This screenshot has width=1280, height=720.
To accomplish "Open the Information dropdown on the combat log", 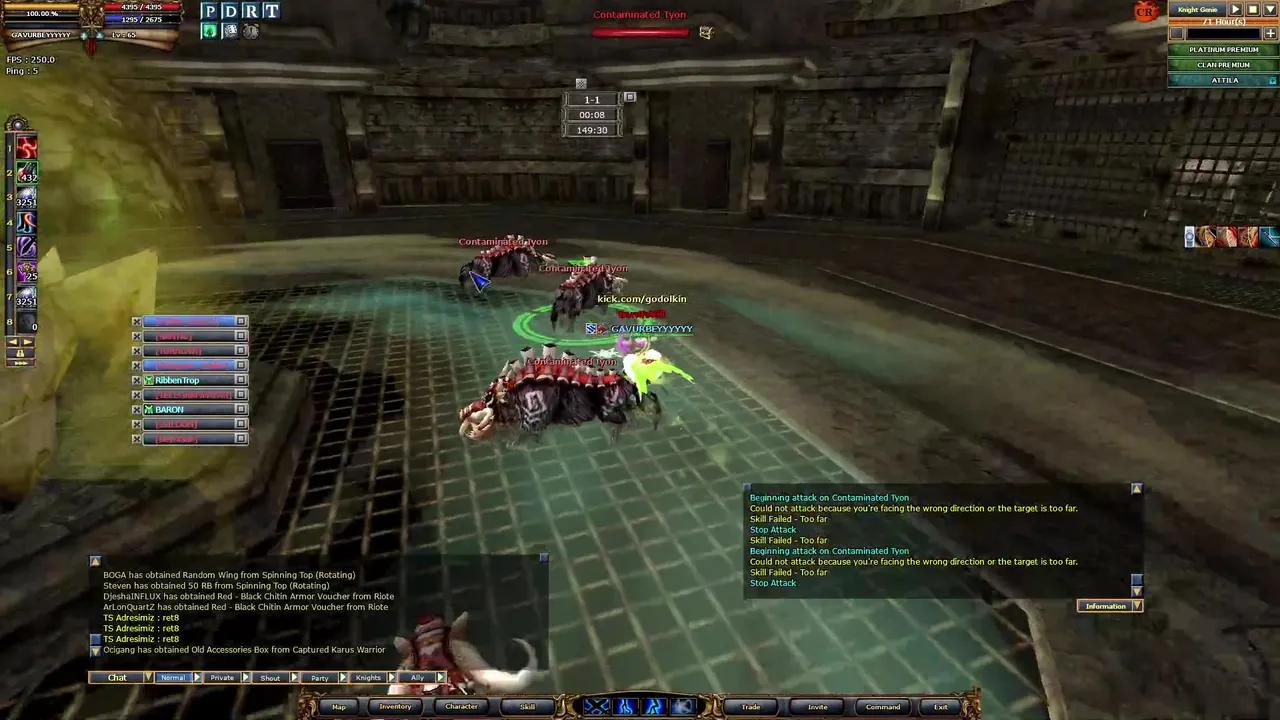I will [x=1137, y=605].
